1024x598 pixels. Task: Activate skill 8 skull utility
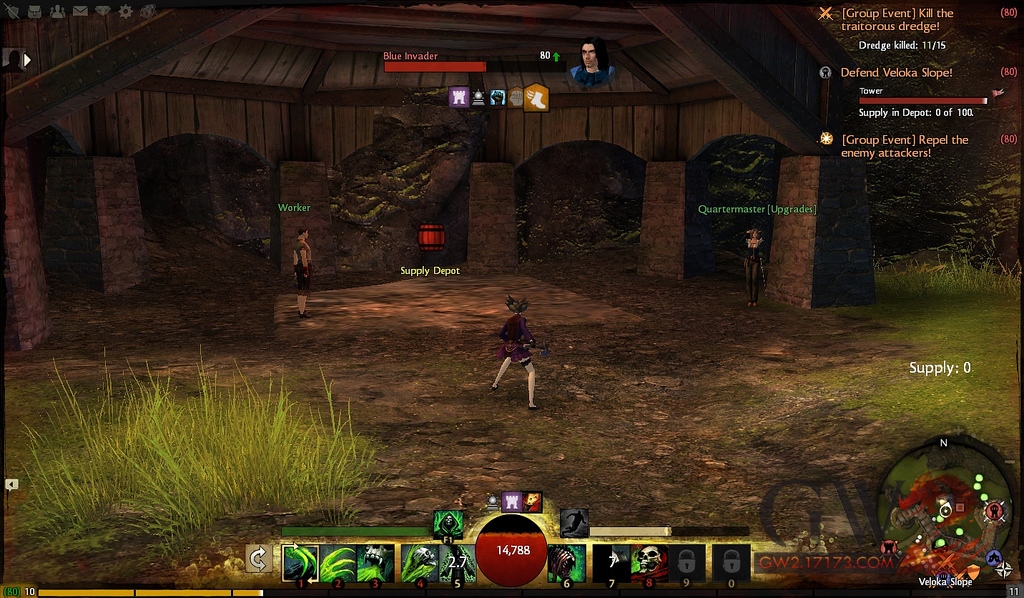point(649,563)
